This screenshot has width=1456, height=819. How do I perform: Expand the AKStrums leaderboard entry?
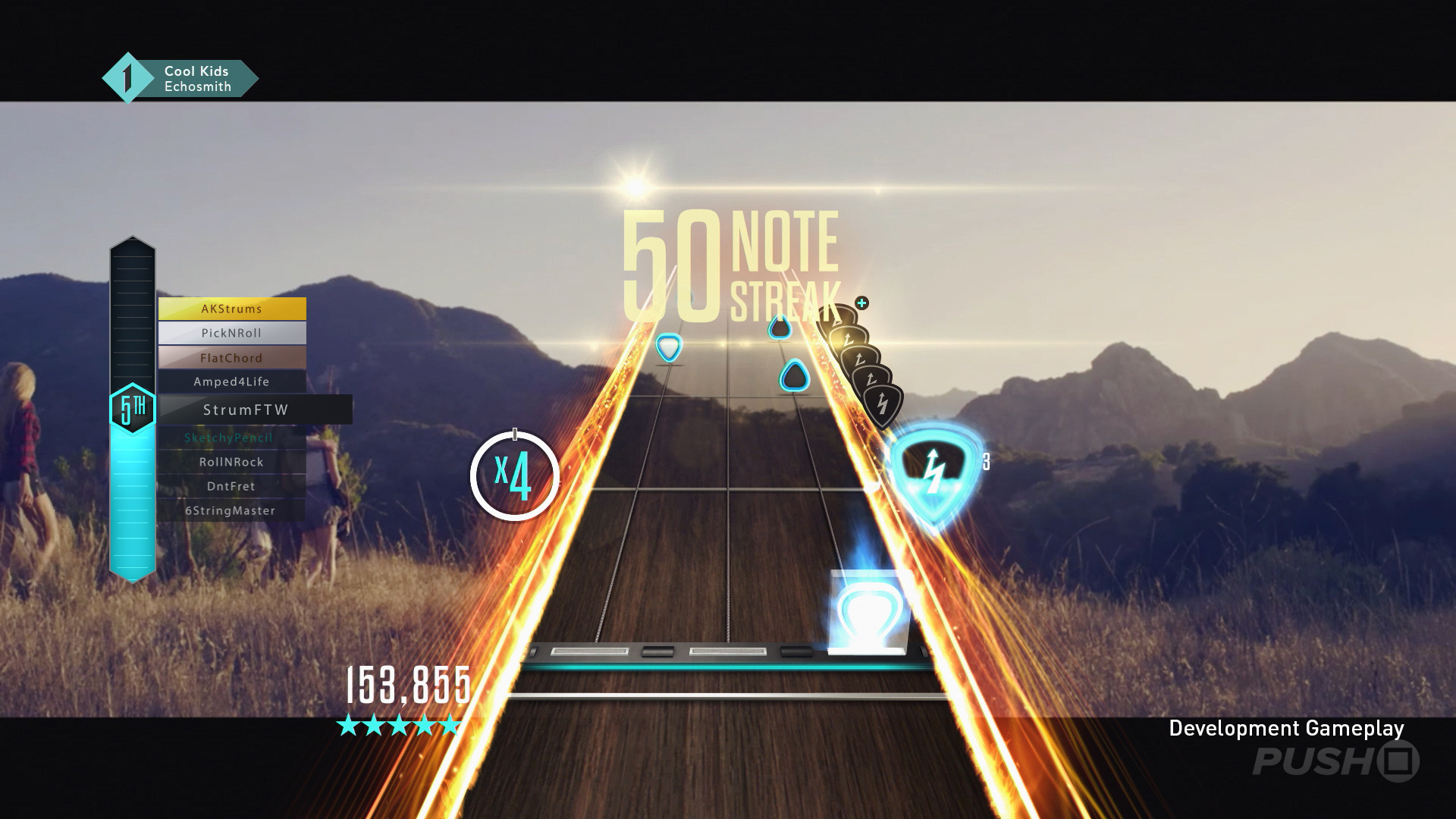pos(231,309)
